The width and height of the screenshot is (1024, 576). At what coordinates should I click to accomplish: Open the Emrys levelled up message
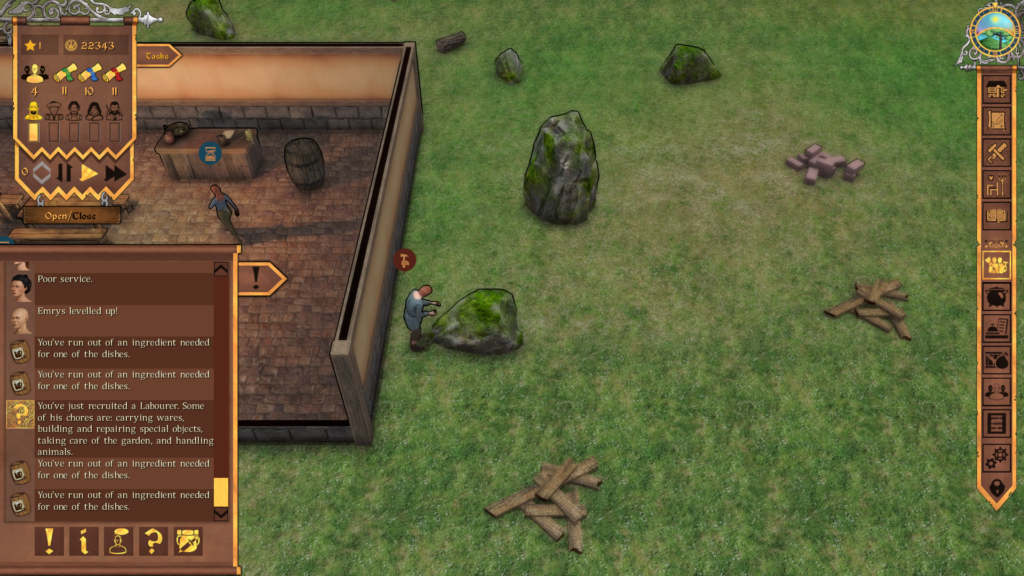[78, 311]
